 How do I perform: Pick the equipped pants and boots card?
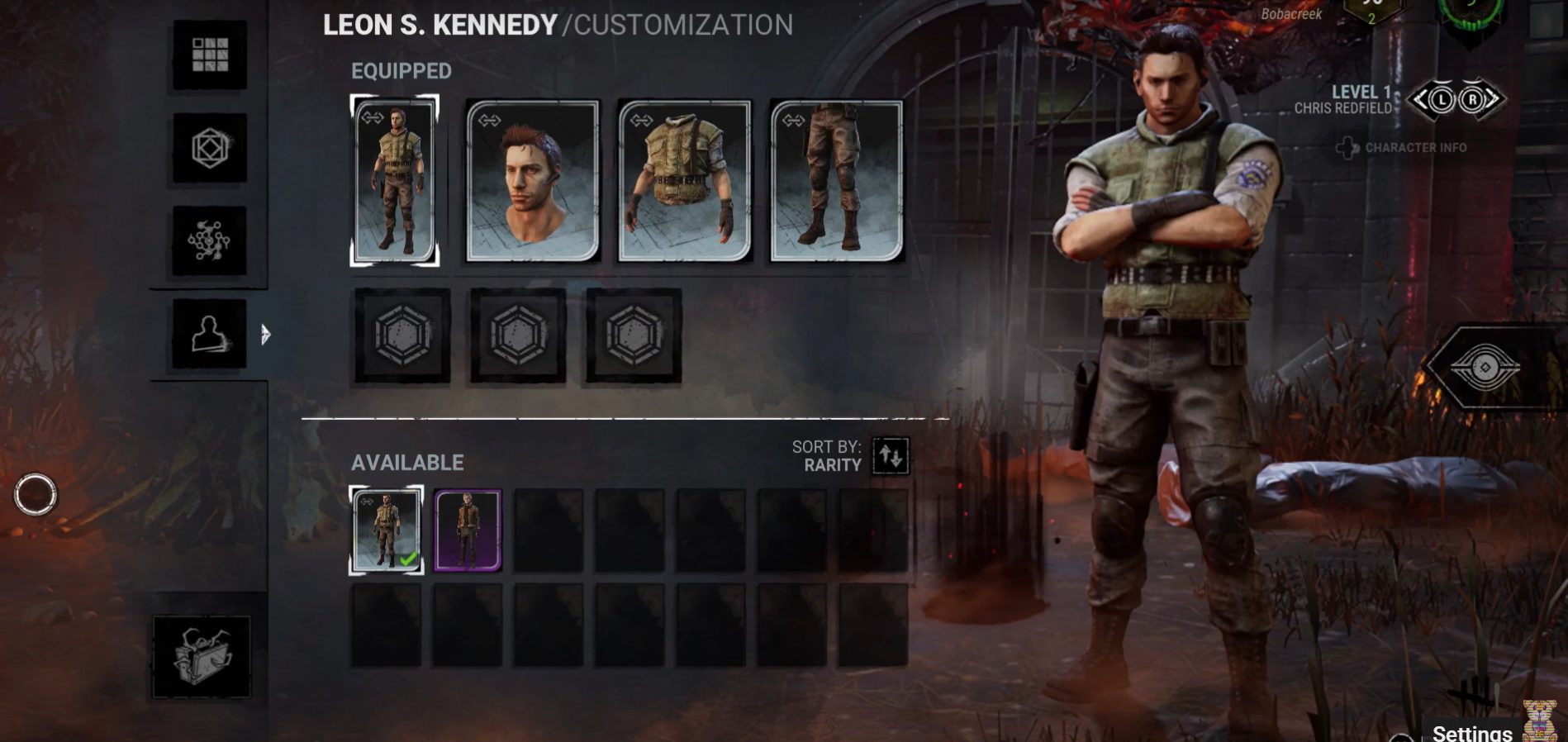[x=837, y=181]
